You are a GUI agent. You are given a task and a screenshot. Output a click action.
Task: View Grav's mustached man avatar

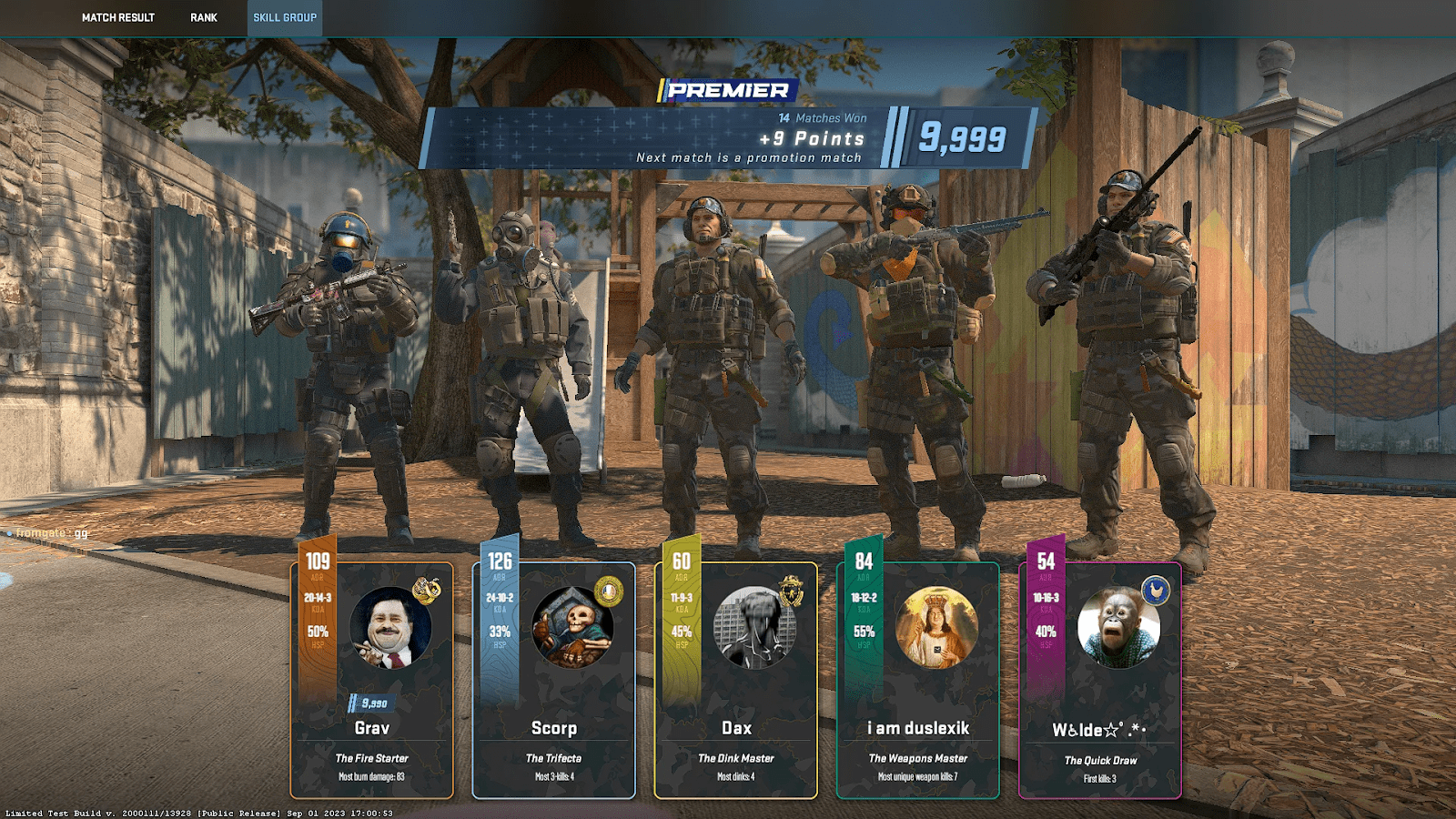(390, 628)
